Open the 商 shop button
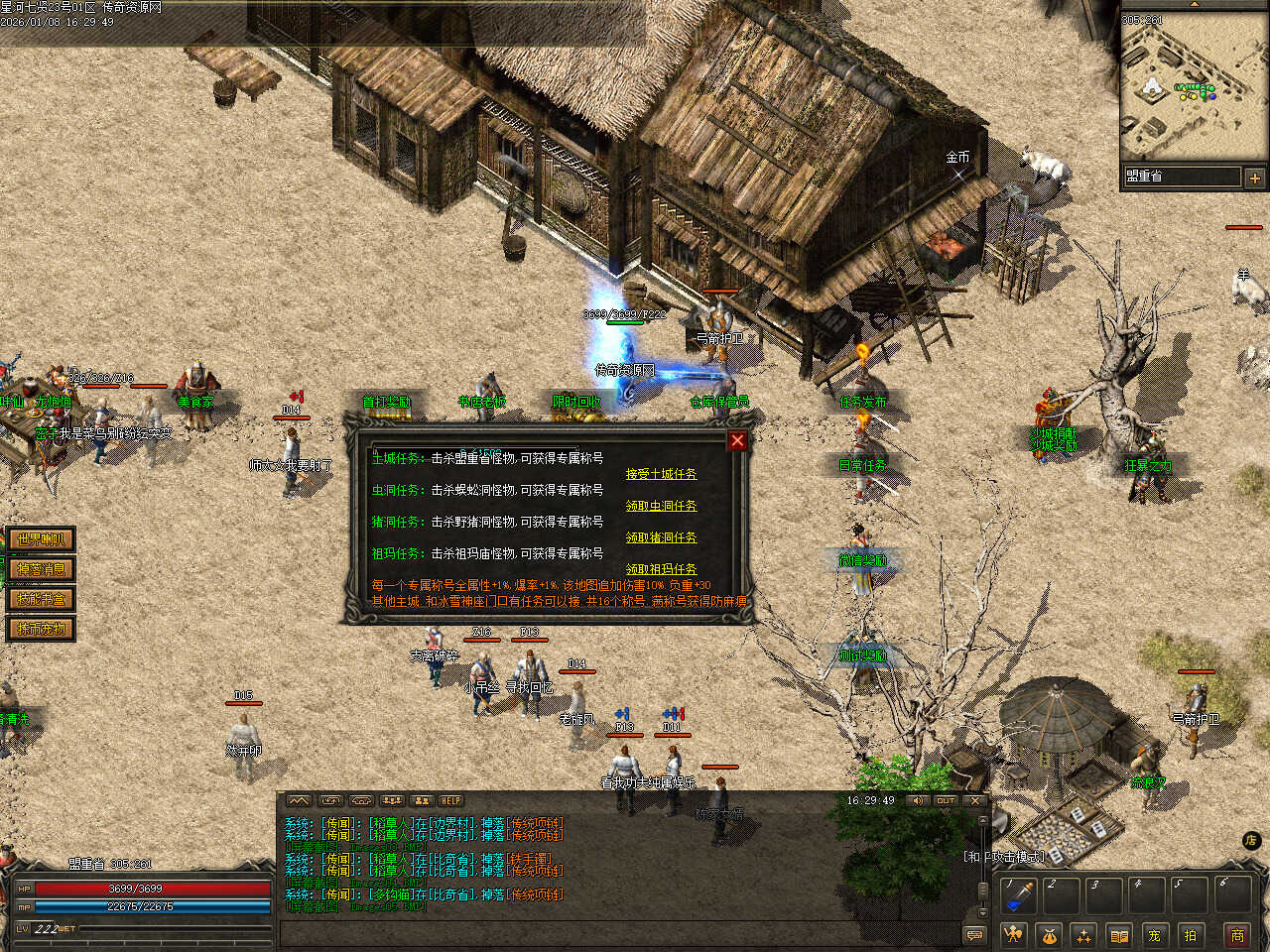 point(1237,935)
